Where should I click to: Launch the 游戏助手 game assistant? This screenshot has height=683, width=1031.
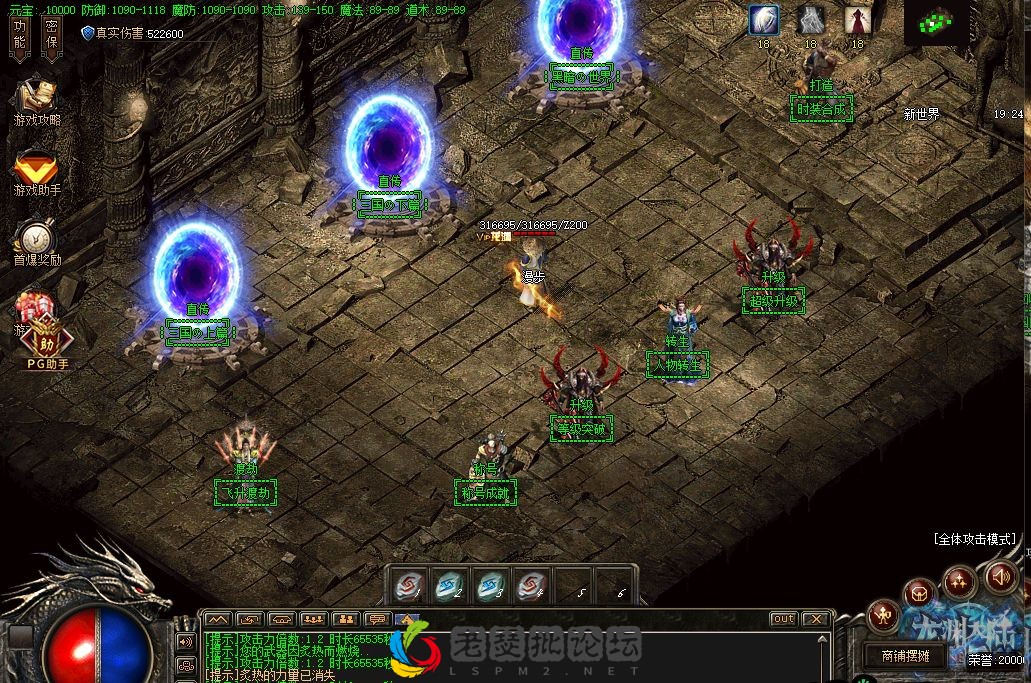tap(37, 172)
